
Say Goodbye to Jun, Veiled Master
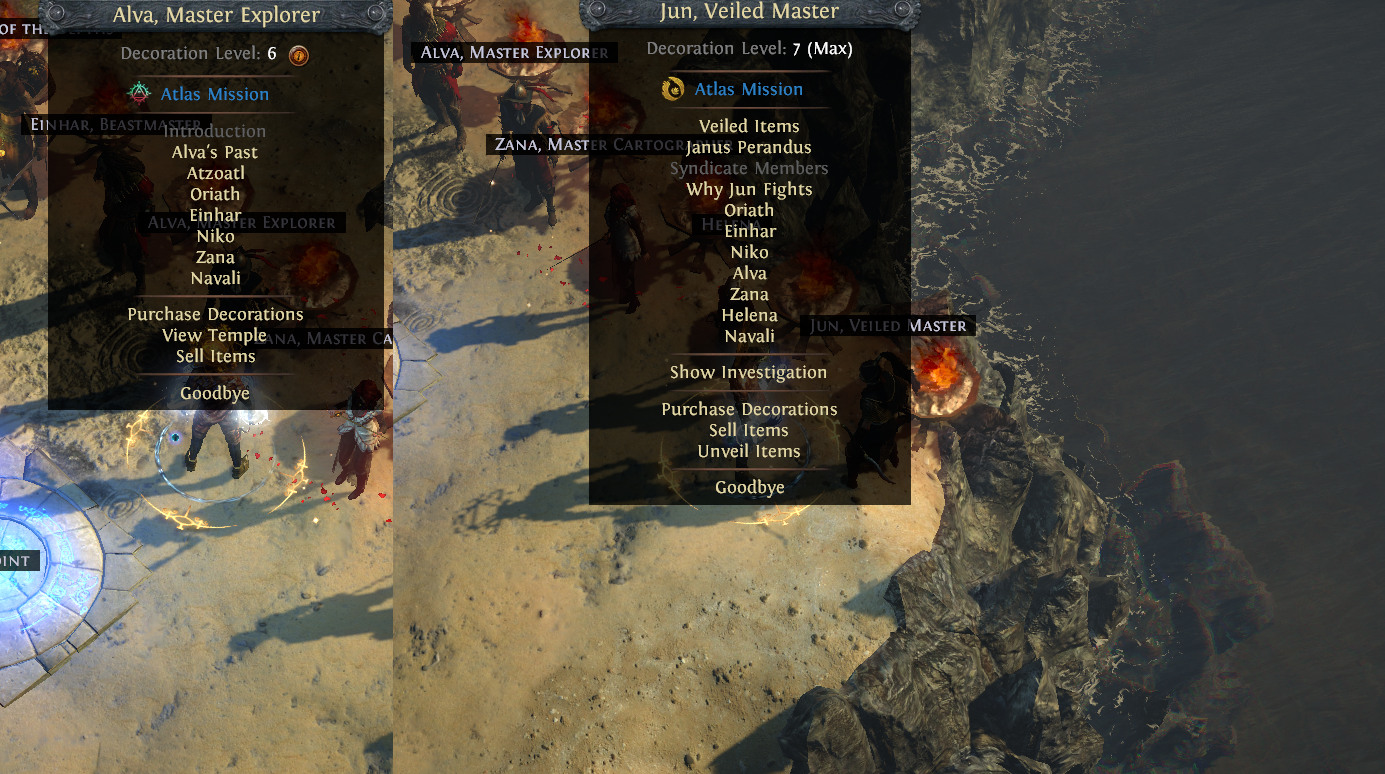click(749, 487)
